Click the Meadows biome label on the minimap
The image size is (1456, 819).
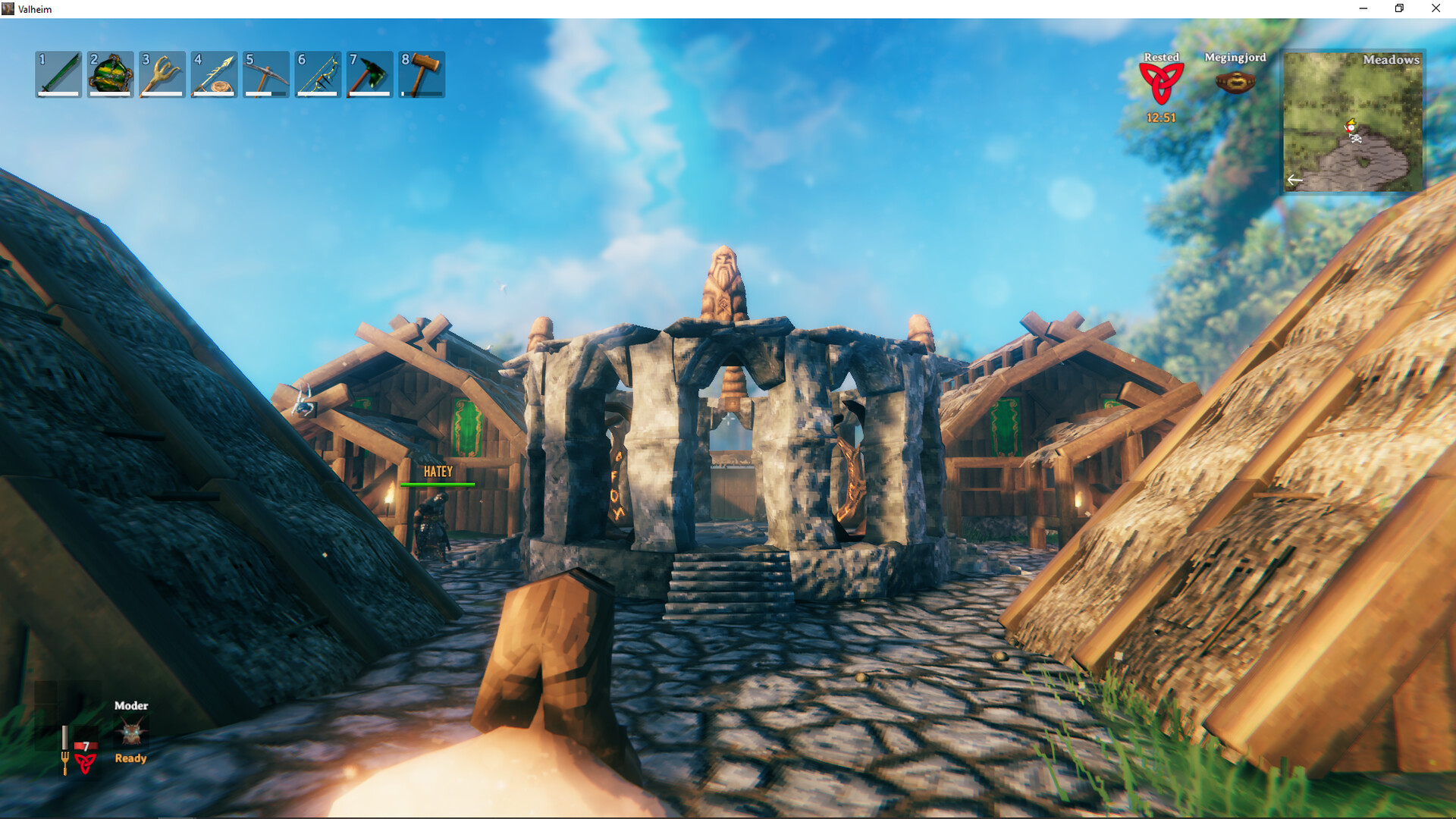tap(1392, 59)
